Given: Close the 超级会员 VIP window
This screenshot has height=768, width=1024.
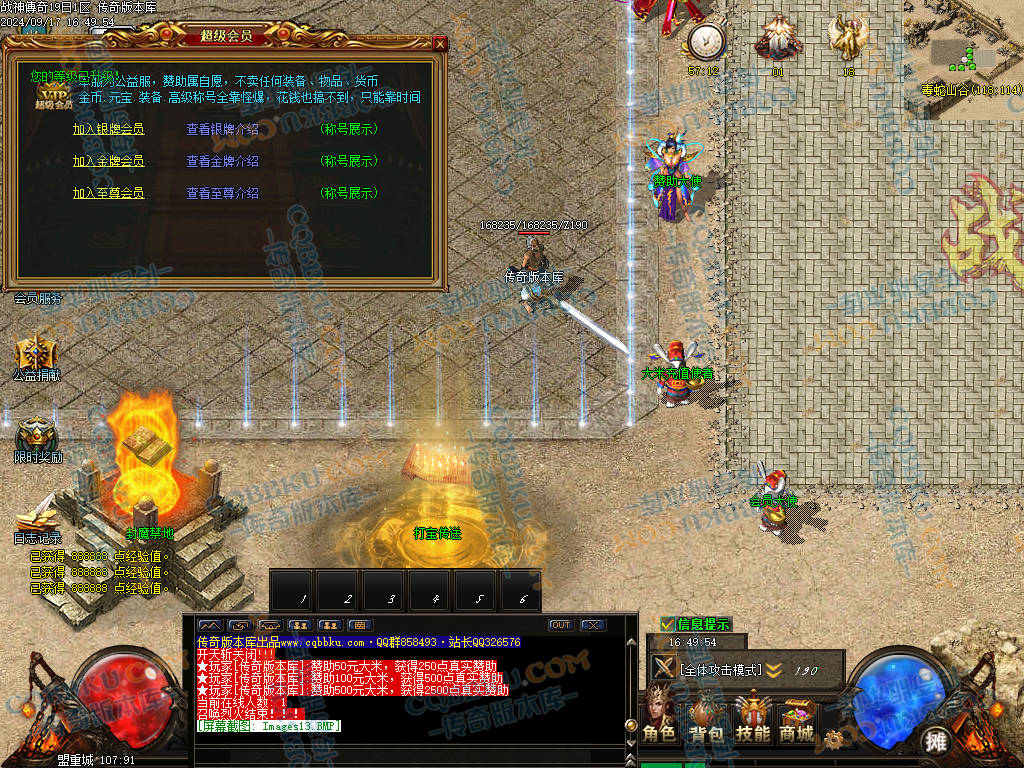Looking at the screenshot, I should tap(440, 44).
